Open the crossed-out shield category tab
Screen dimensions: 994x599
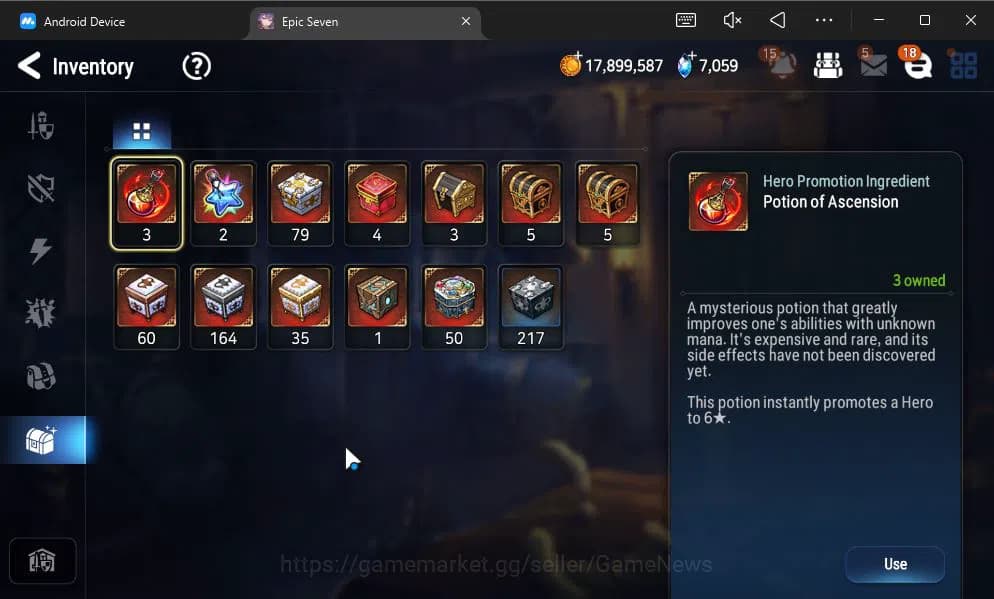click(x=41, y=188)
